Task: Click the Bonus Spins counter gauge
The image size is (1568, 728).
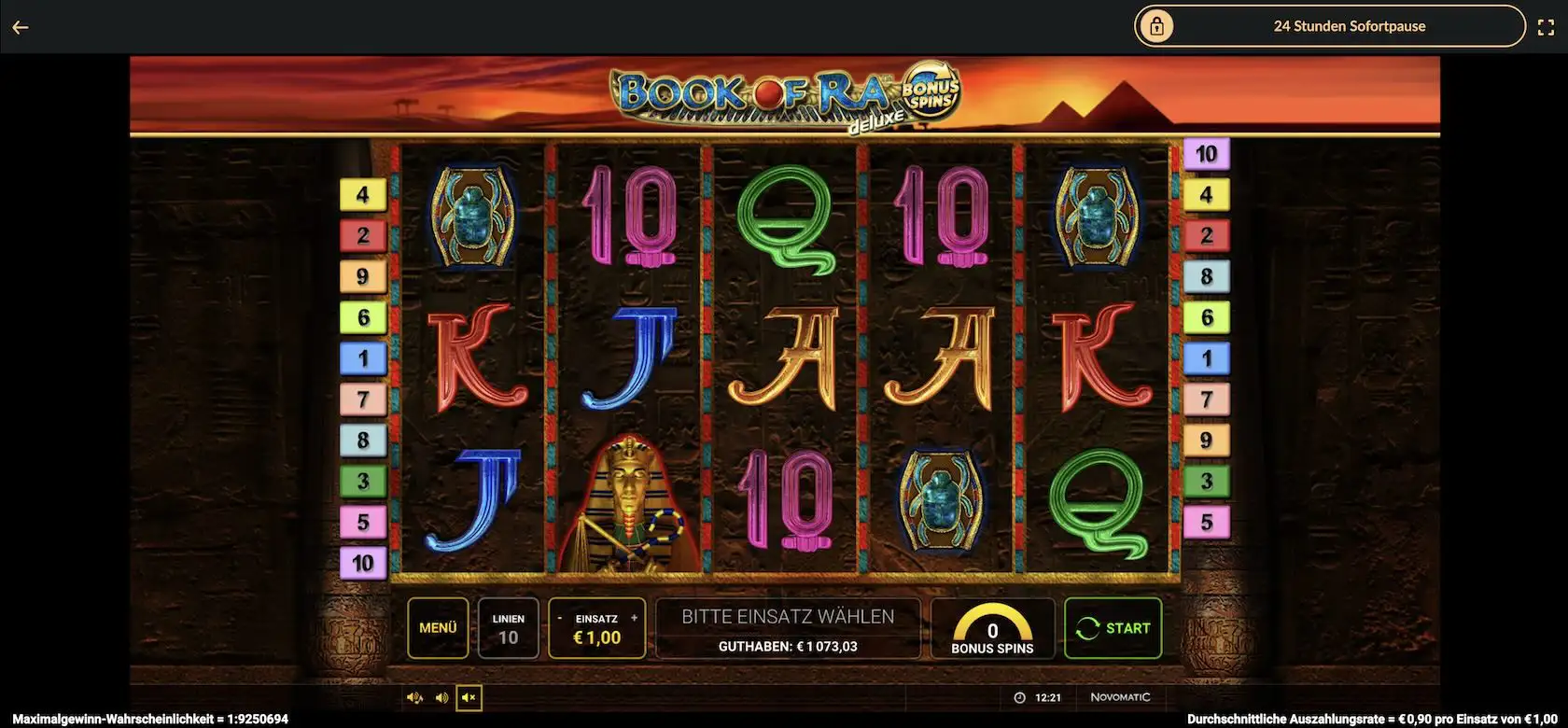Action: tap(992, 627)
